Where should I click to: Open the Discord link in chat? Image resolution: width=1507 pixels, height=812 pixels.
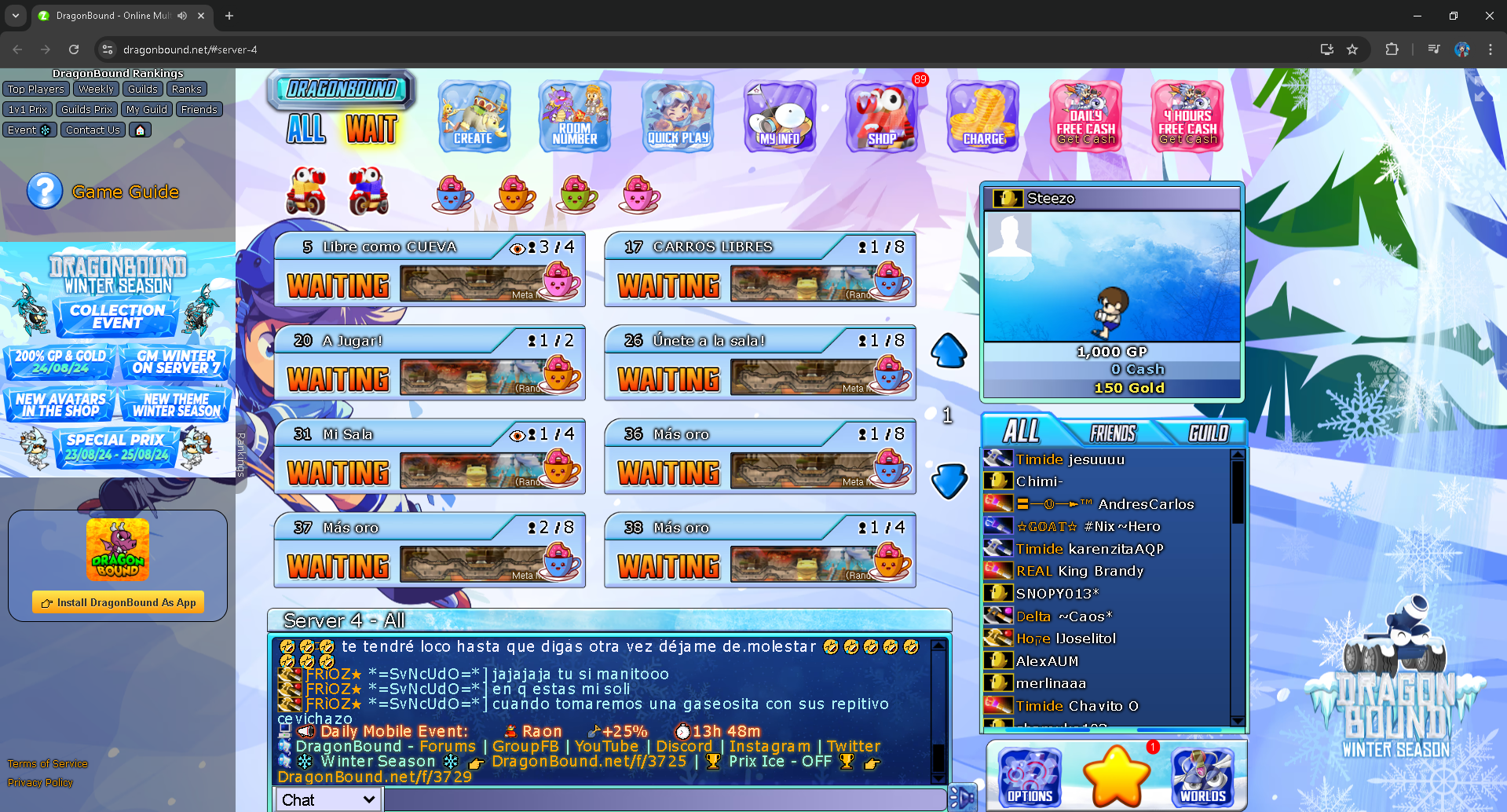coord(685,746)
